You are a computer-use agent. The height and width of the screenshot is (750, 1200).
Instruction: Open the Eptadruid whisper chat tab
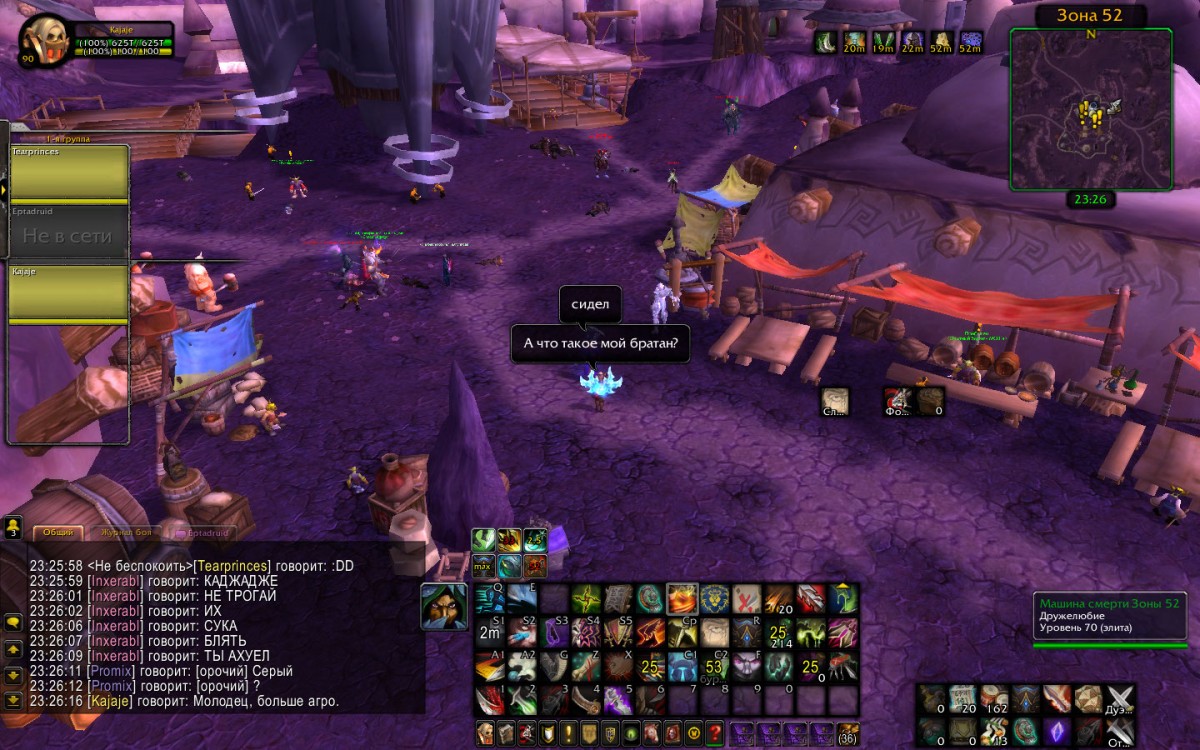tap(205, 532)
